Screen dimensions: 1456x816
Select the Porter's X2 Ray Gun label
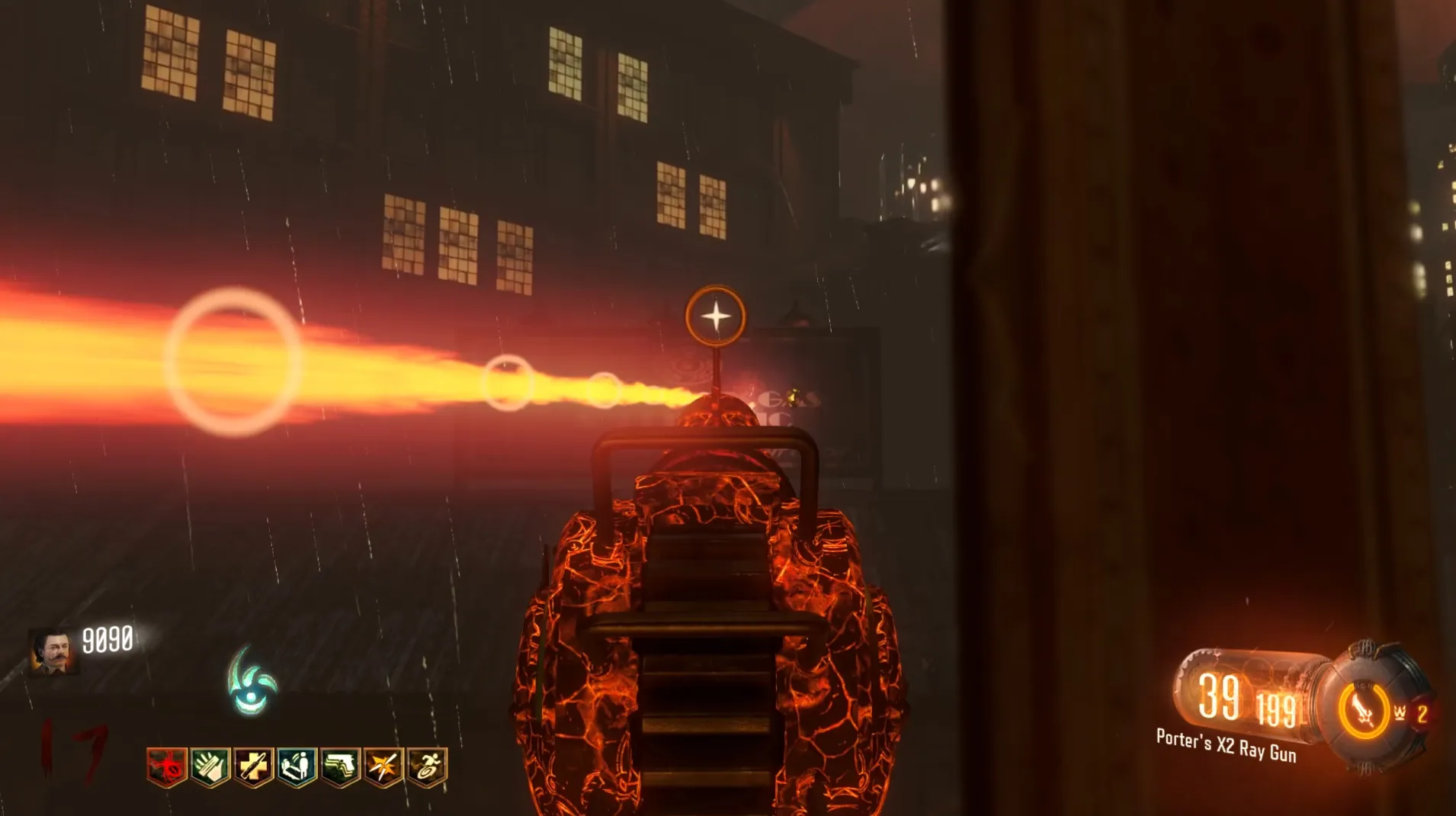[1226, 745]
